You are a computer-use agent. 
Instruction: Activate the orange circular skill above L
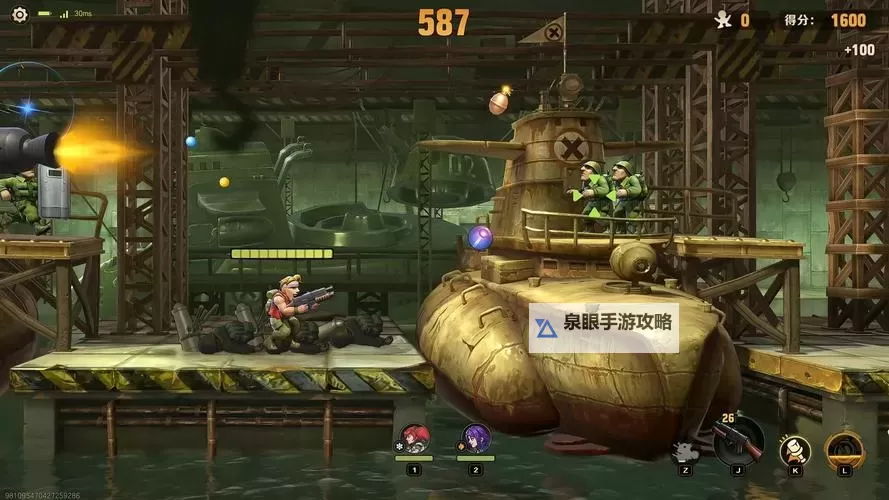(x=844, y=449)
